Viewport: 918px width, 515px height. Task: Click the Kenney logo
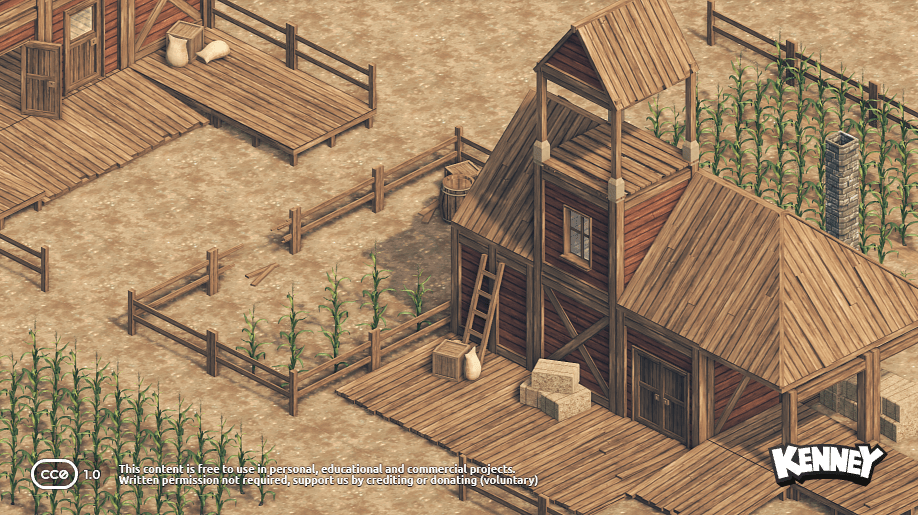tap(826, 464)
